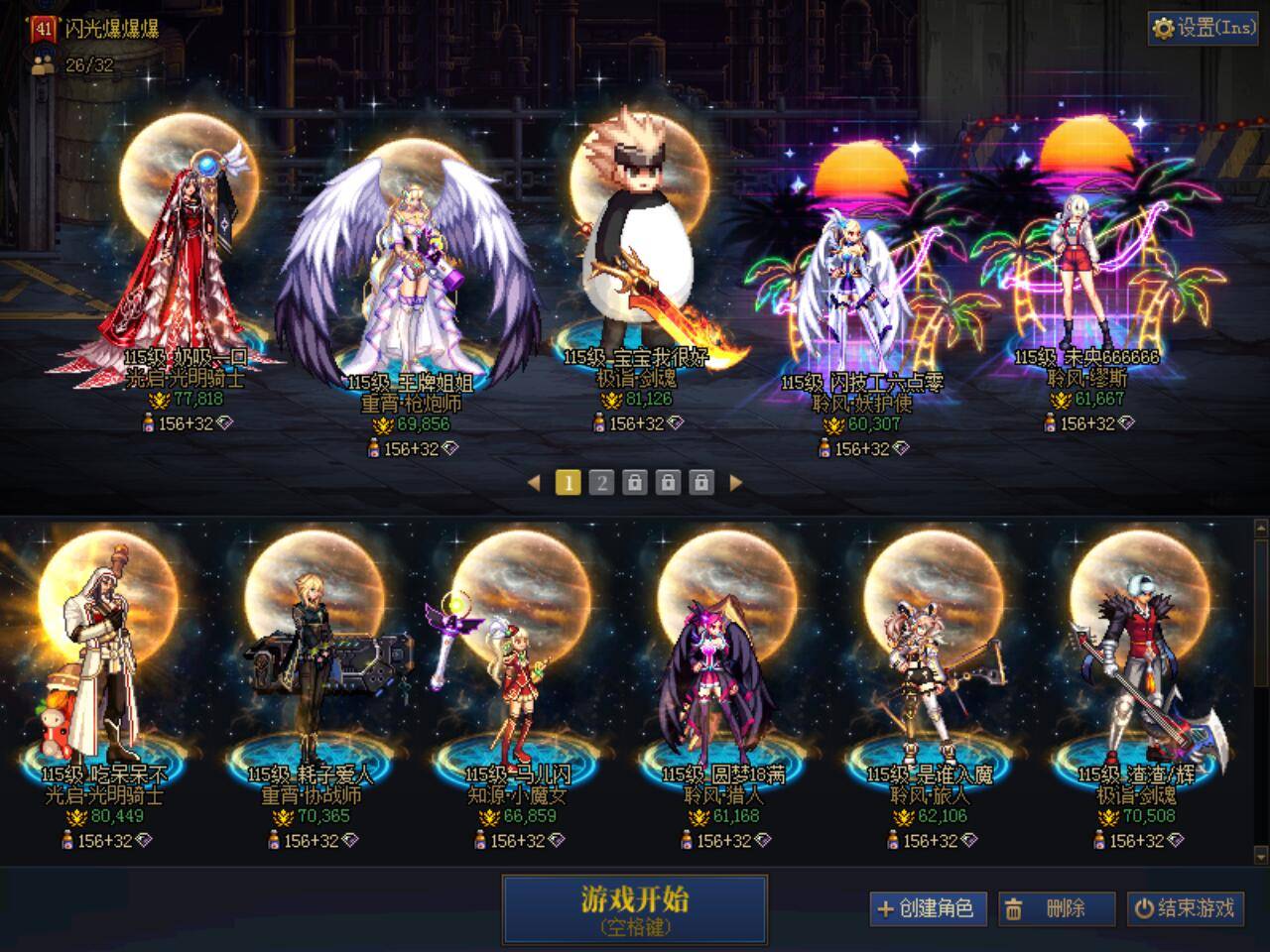The height and width of the screenshot is (952, 1270).
Task: Click the left arrow to view previous page
Action: (x=535, y=483)
